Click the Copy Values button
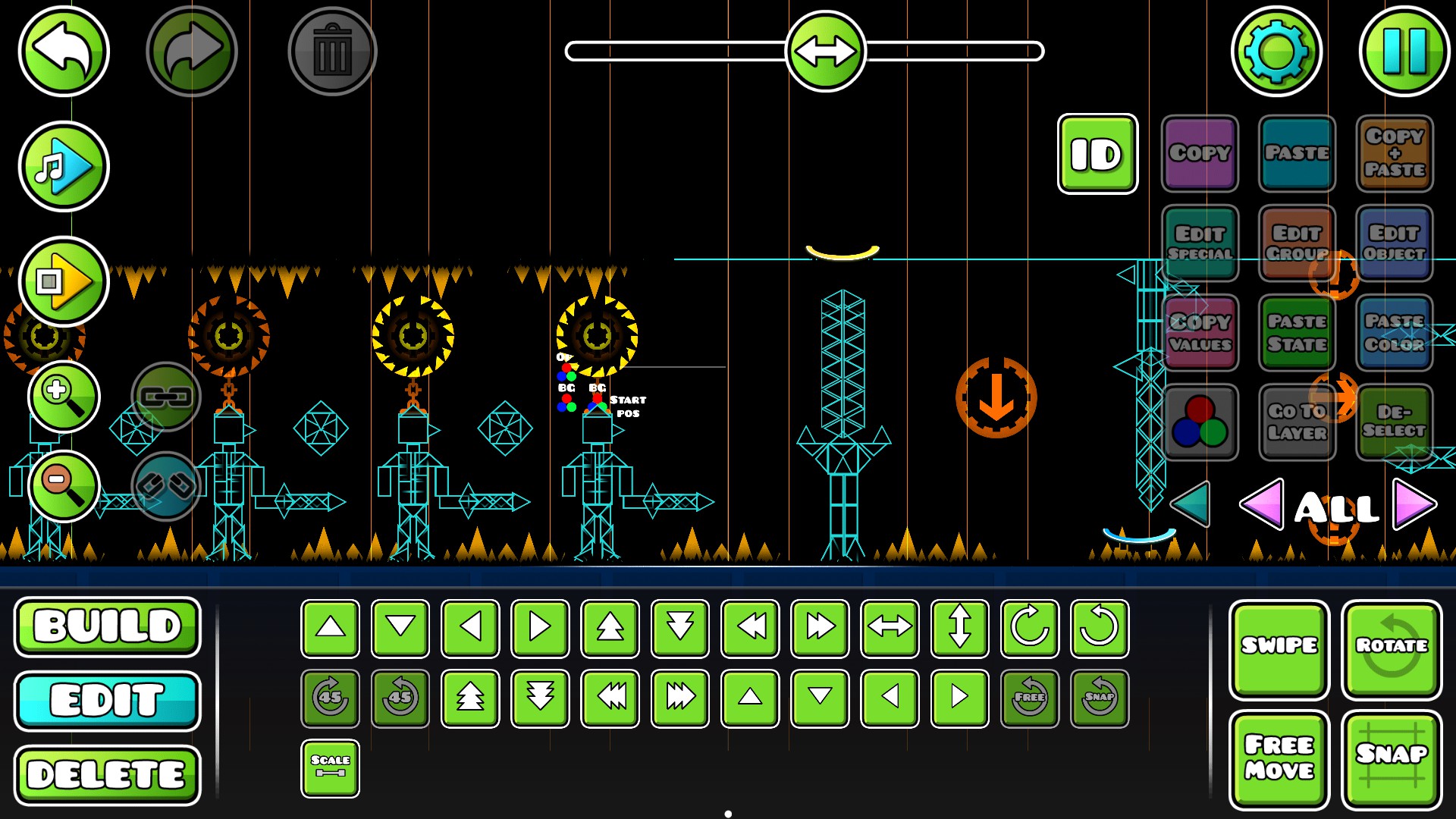Image resolution: width=1456 pixels, height=819 pixels. [1200, 332]
